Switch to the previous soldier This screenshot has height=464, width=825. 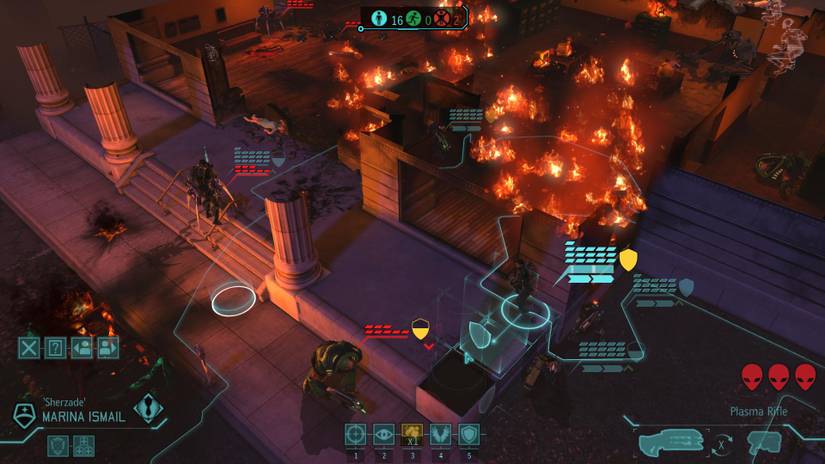pyautogui.click(x=82, y=348)
